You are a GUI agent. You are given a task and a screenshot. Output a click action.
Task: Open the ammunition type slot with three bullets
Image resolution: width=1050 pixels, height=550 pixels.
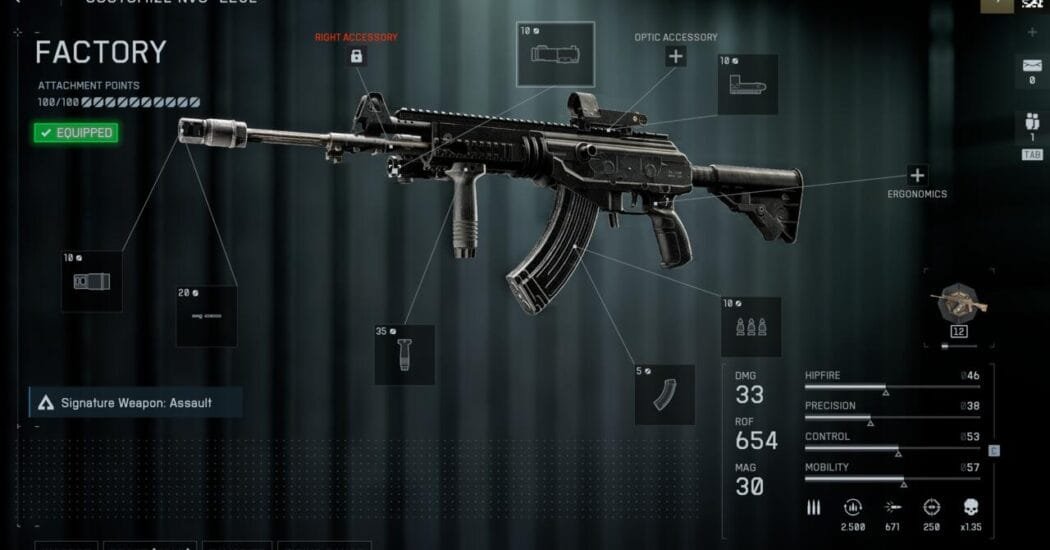751,326
